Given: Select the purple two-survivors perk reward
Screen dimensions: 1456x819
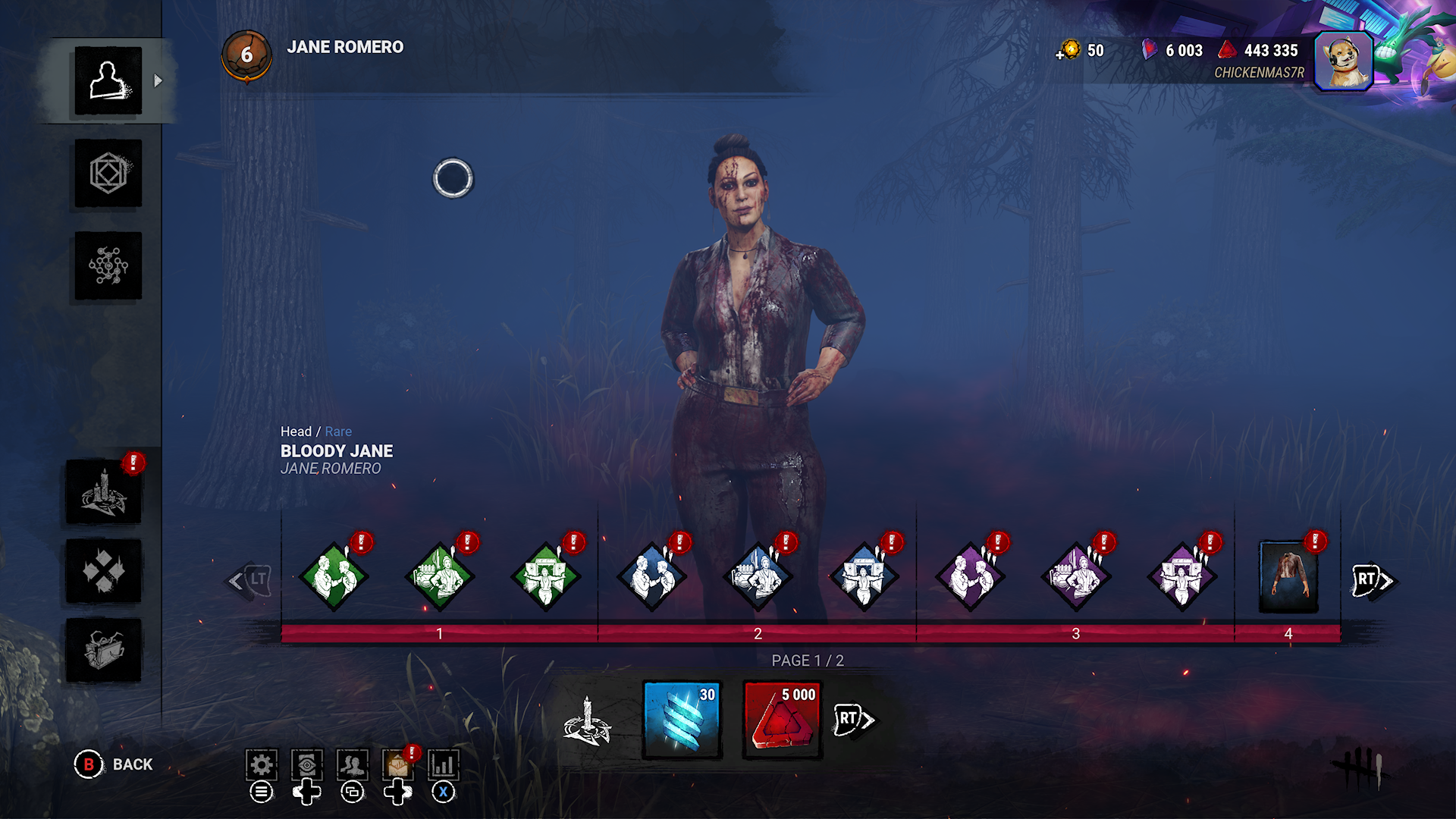Looking at the screenshot, I should pos(971,577).
